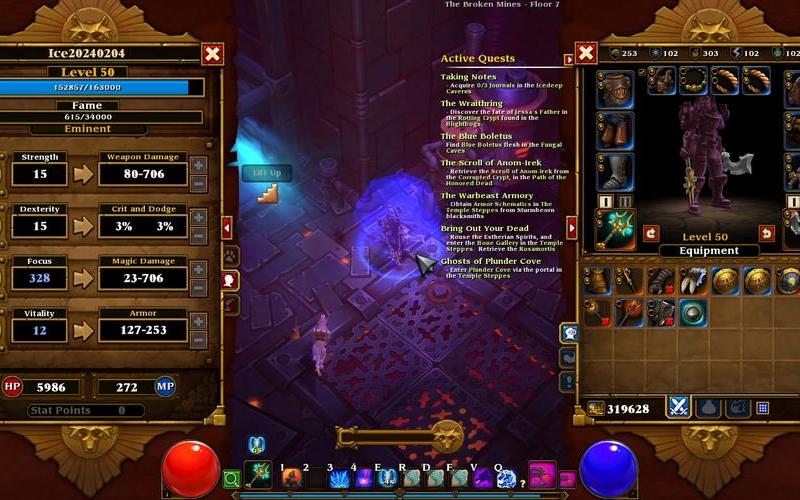Click the plus button beside Magic Damage
The image size is (800, 500).
tap(198, 269)
